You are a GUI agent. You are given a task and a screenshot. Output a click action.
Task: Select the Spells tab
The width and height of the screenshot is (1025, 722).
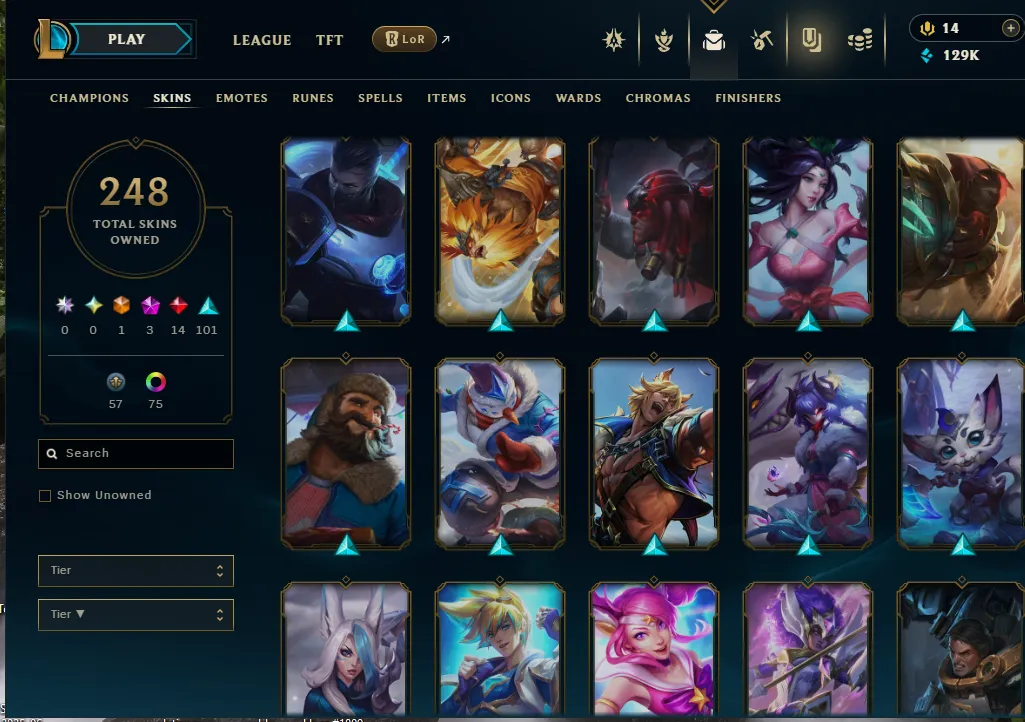(x=380, y=98)
